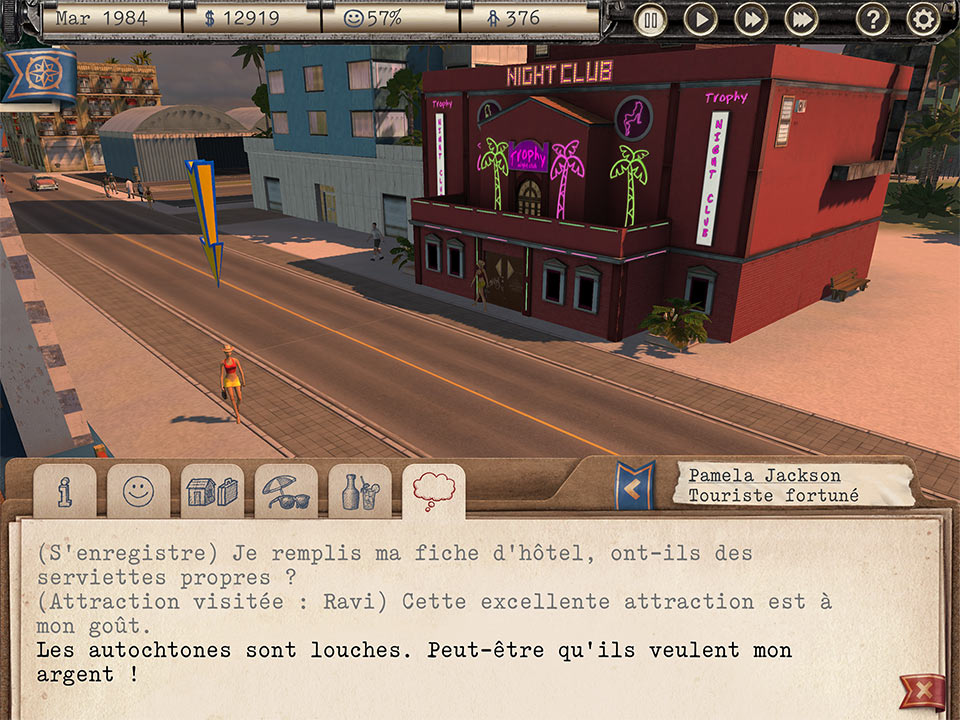Viewport: 960px width, 720px height.
Task: Switch to the info tab
Action: click(x=64, y=491)
